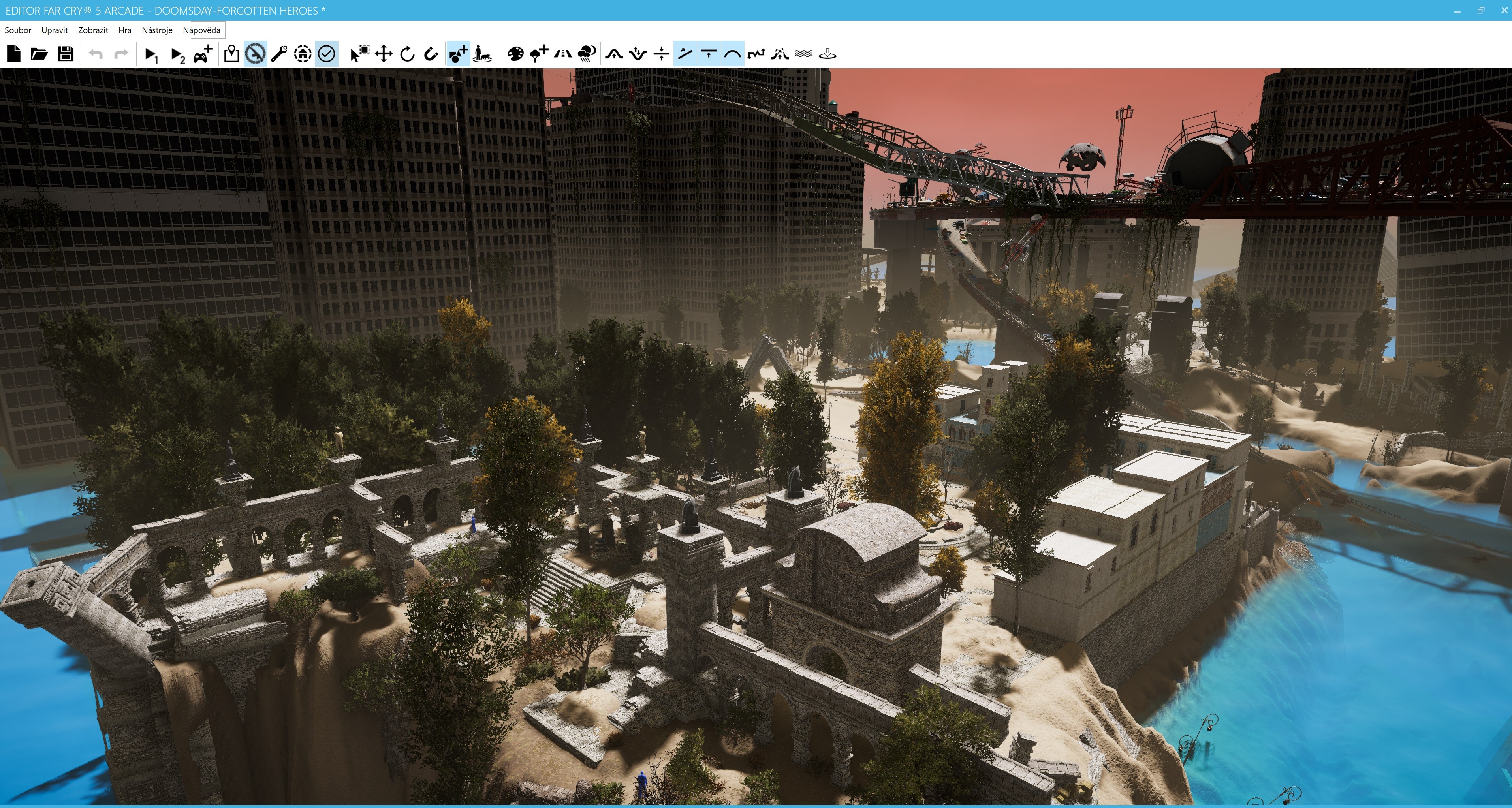Open the Hra menu
Image resolution: width=1512 pixels, height=808 pixels.
pos(124,30)
